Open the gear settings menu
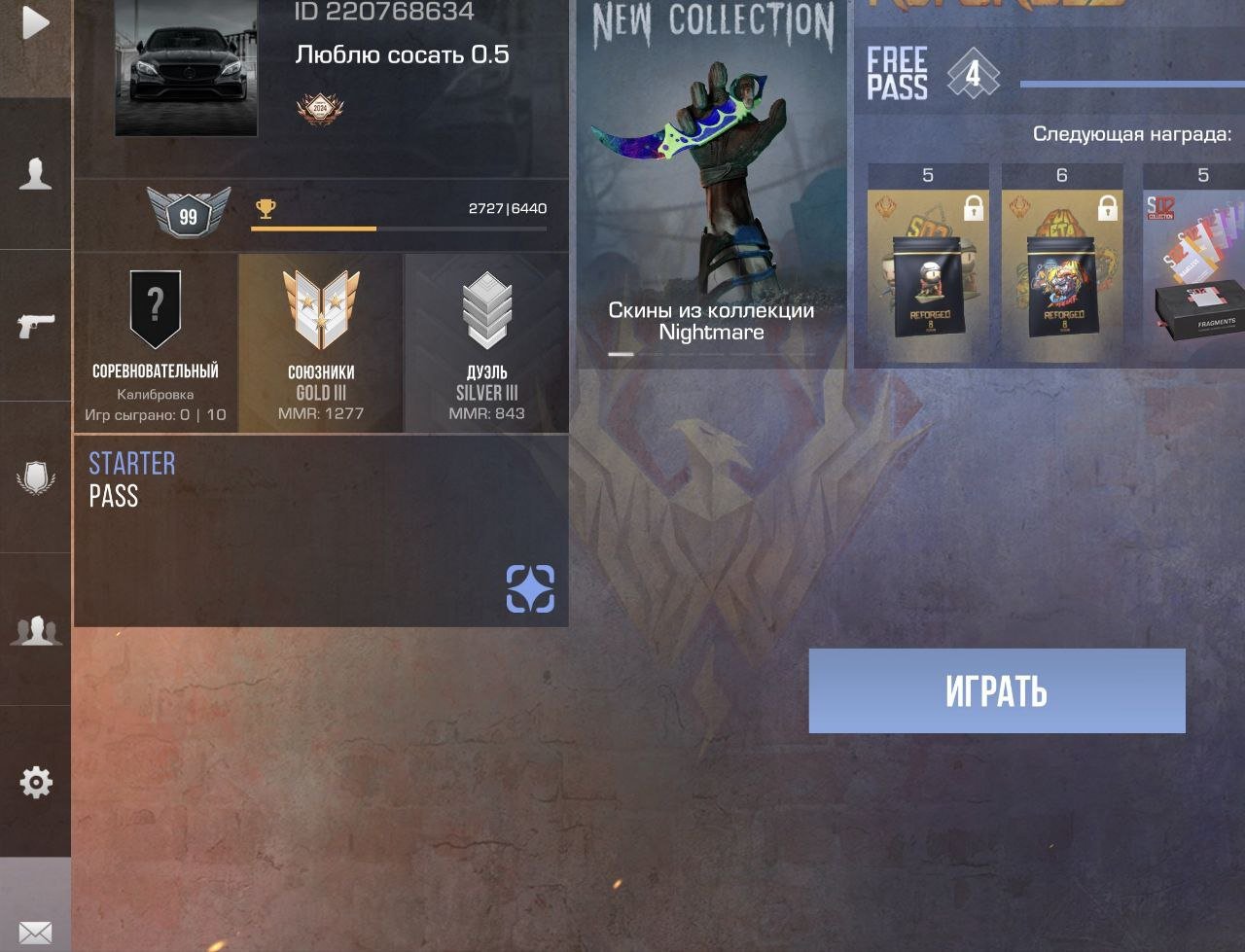The width and height of the screenshot is (1245, 952). (x=35, y=782)
